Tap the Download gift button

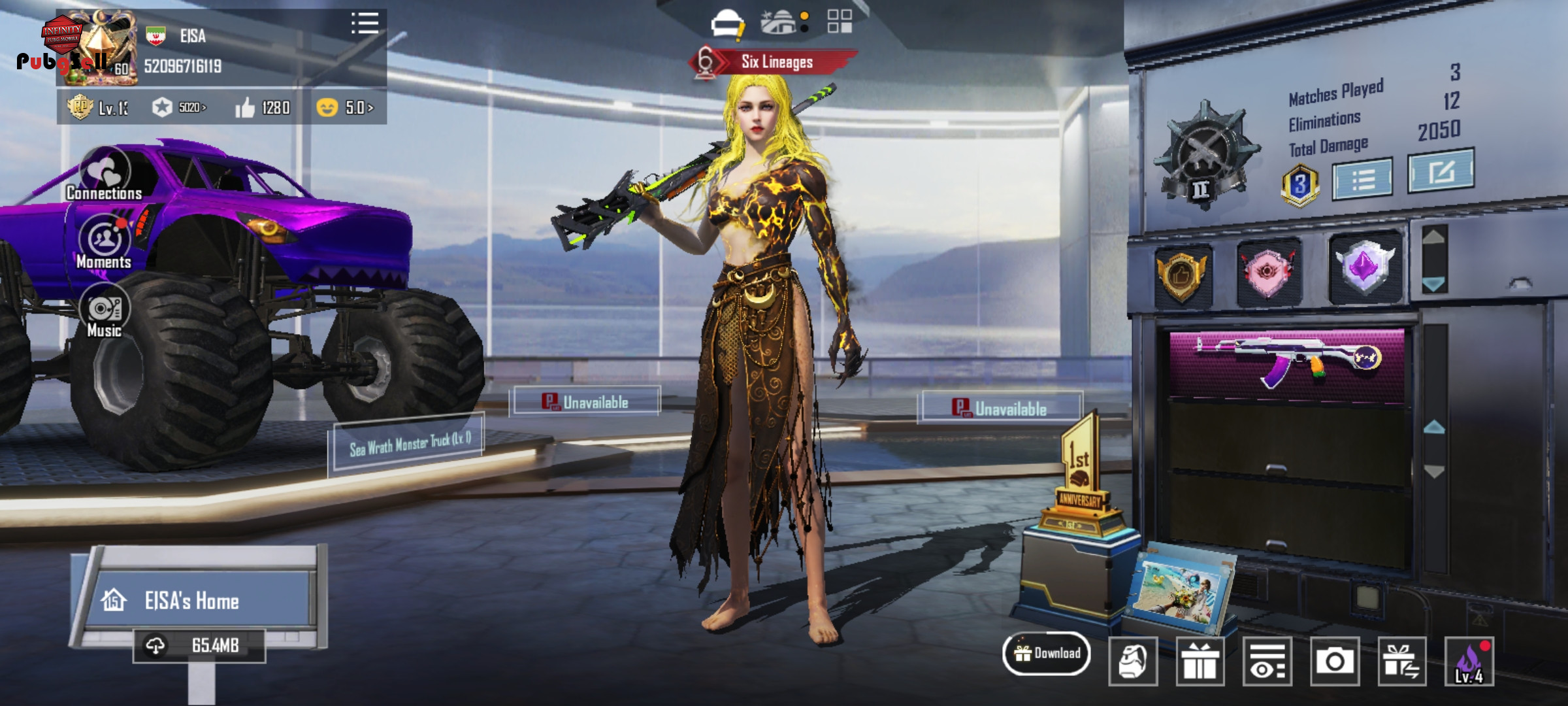1047,653
